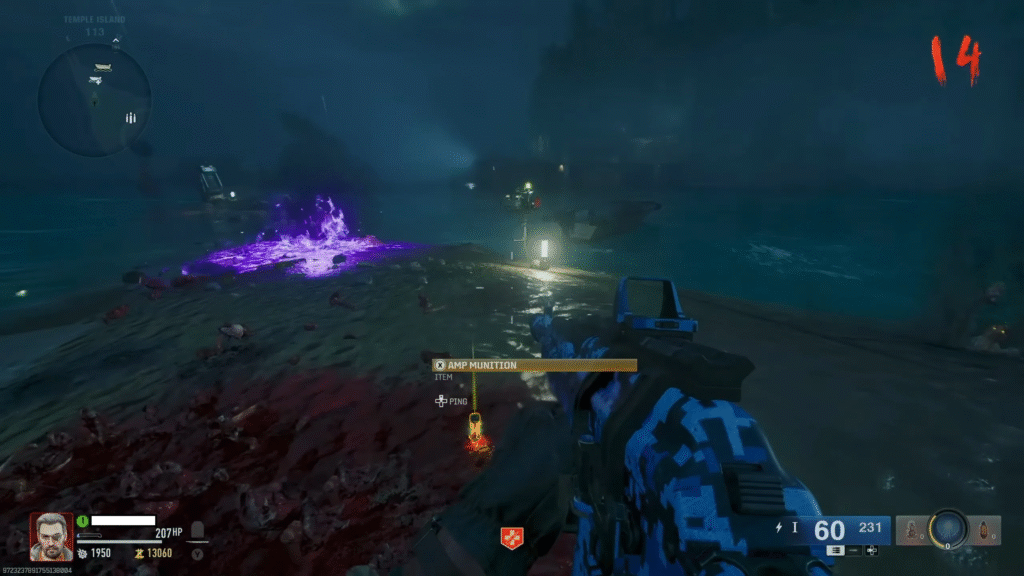
Task: Select the lethal equipment slot right of gauge
Action: 985,531
